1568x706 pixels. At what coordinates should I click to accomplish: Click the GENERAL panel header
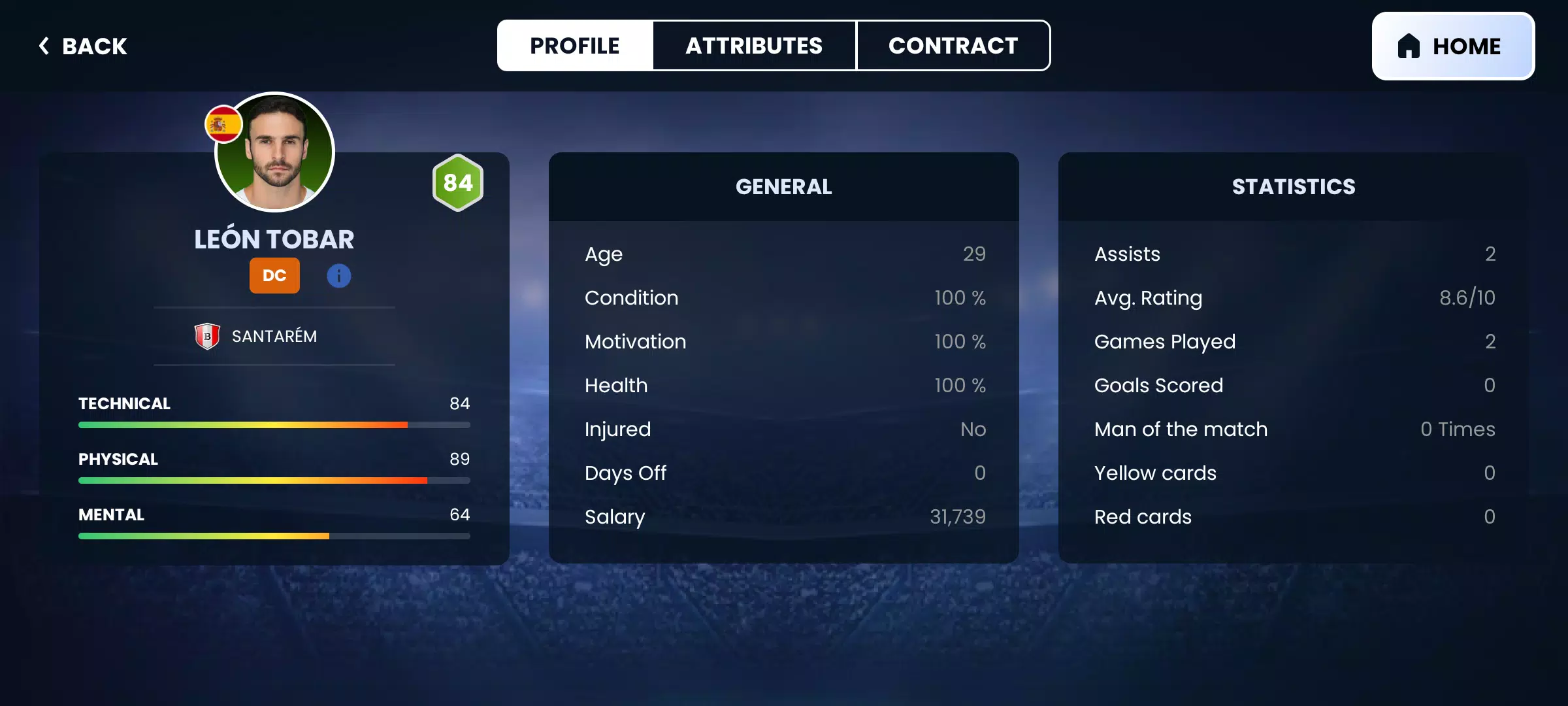click(x=784, y=187)
